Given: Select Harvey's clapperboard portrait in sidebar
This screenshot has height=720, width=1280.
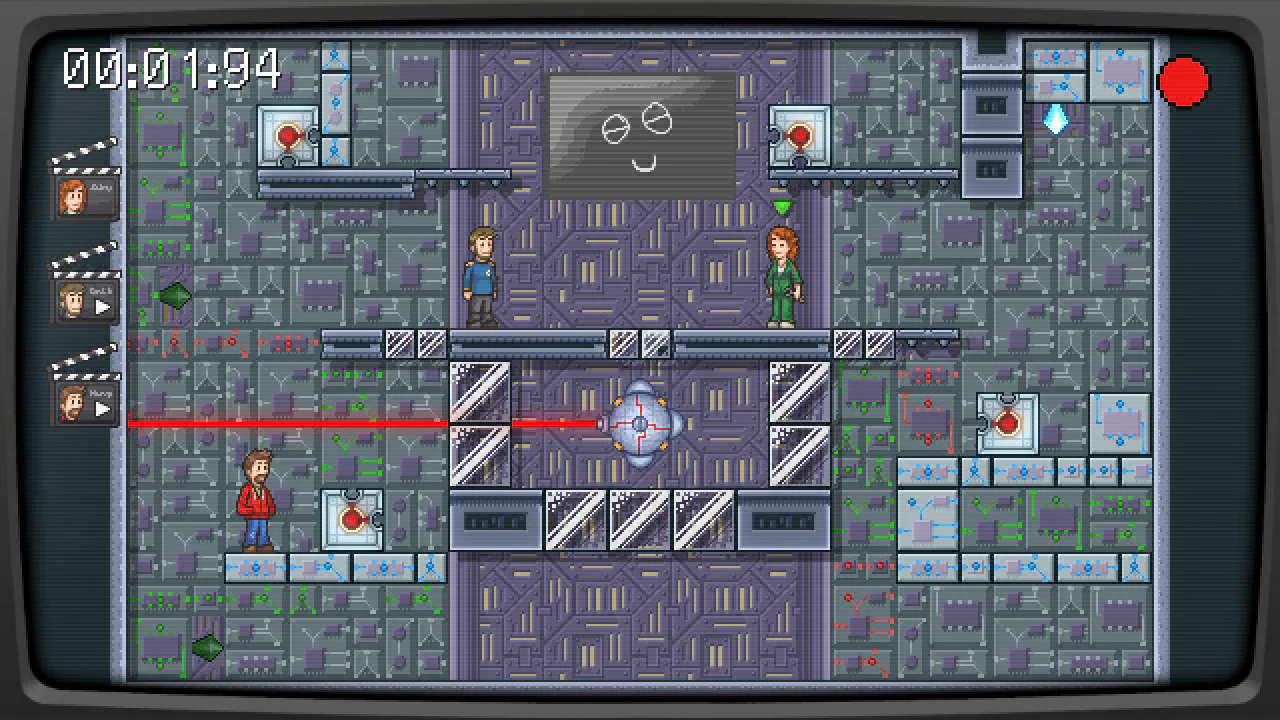Looking at the screenshot, I should click(x=85, y=403).
